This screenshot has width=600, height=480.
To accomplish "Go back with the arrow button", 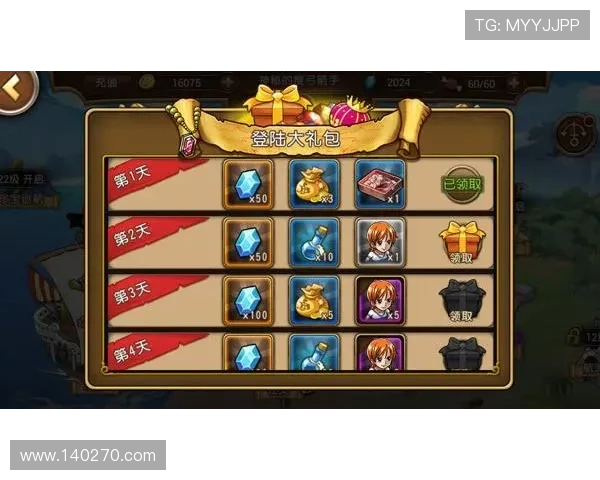I will click(14, 88).
